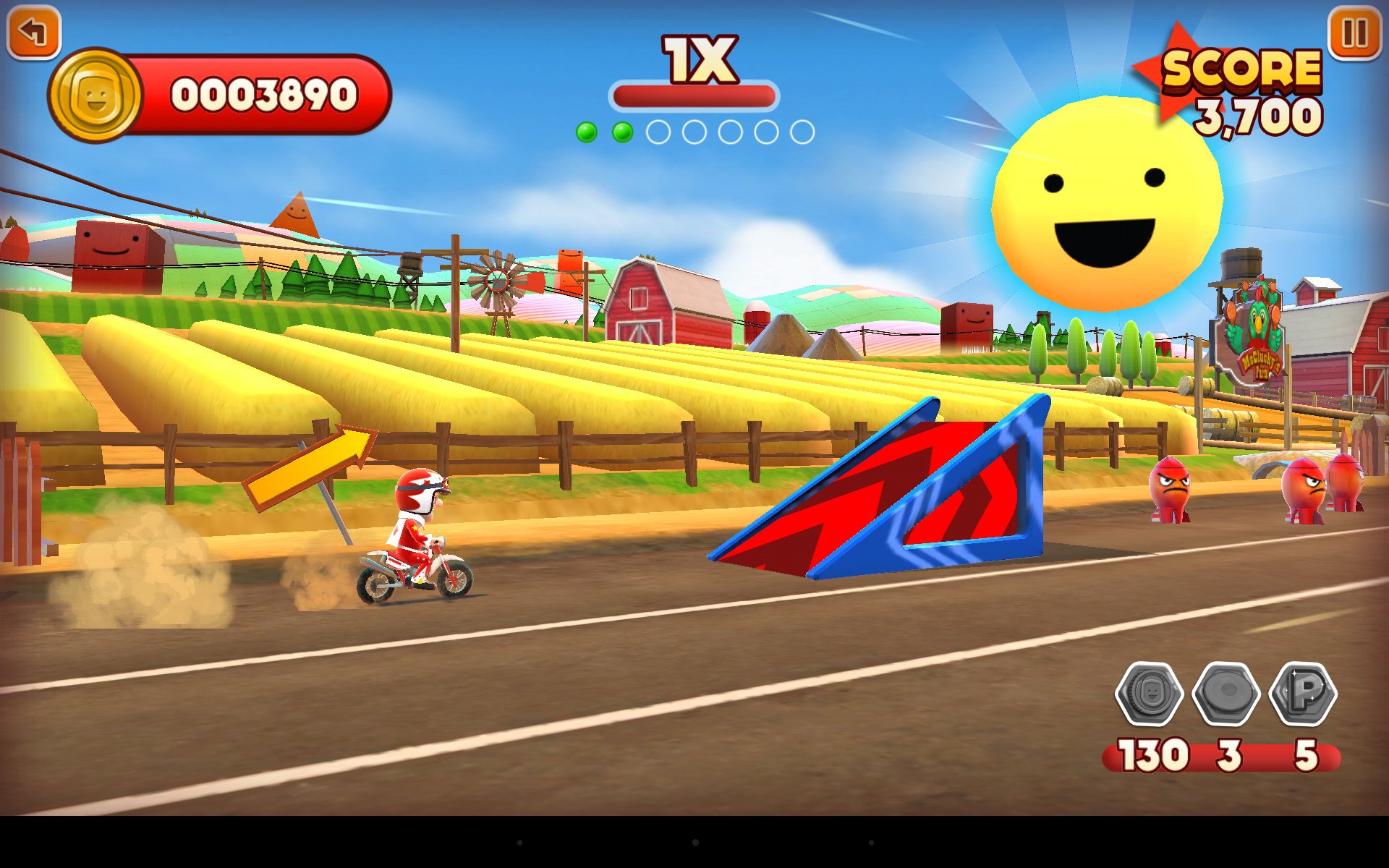Select the letter P hexagon tracker
This screenshot has height=868, width=1389.
(1304, 694)
